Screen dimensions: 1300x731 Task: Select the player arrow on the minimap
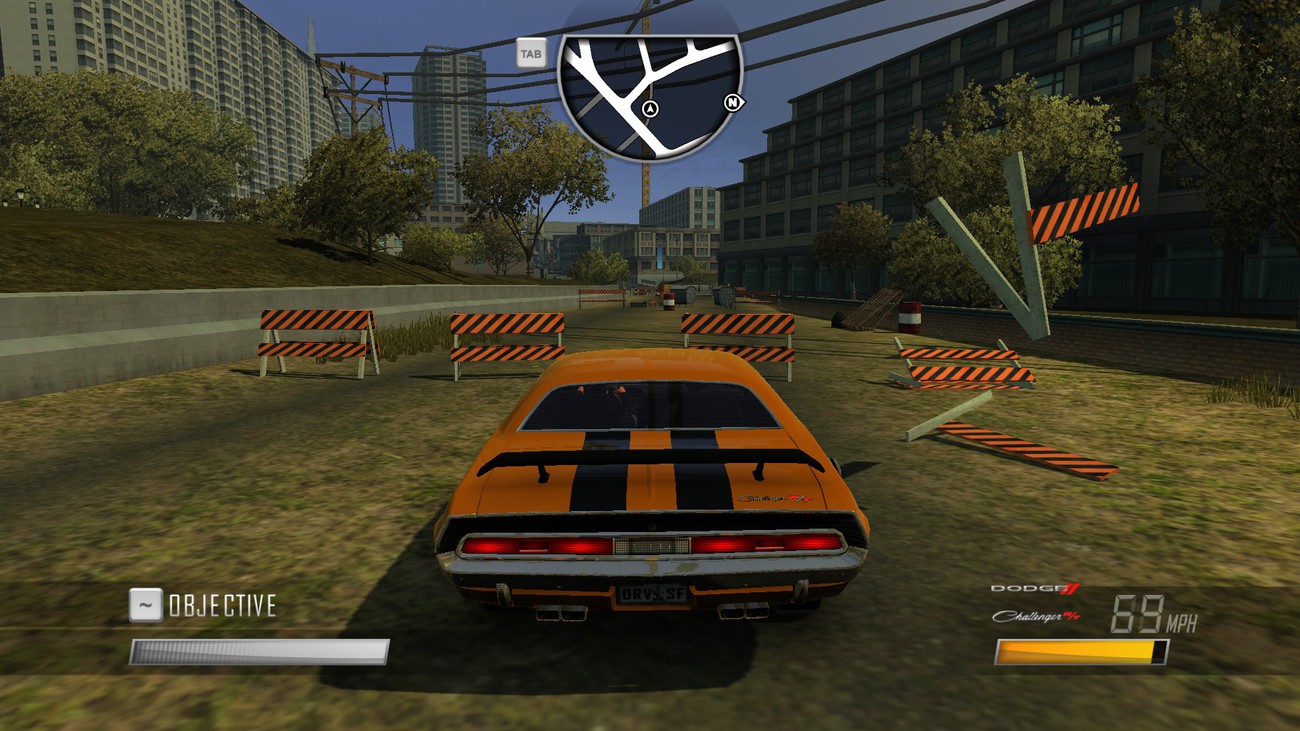[651, 108]
